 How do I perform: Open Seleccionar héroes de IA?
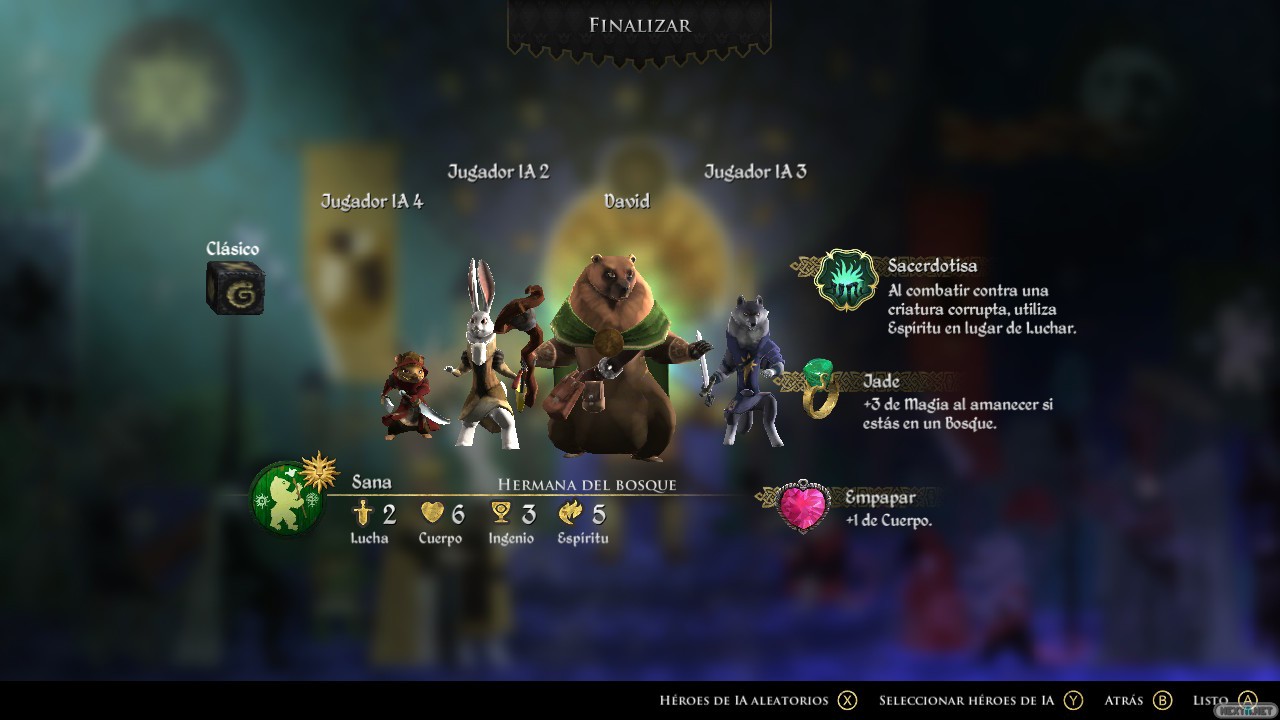(x=980, y=700)
